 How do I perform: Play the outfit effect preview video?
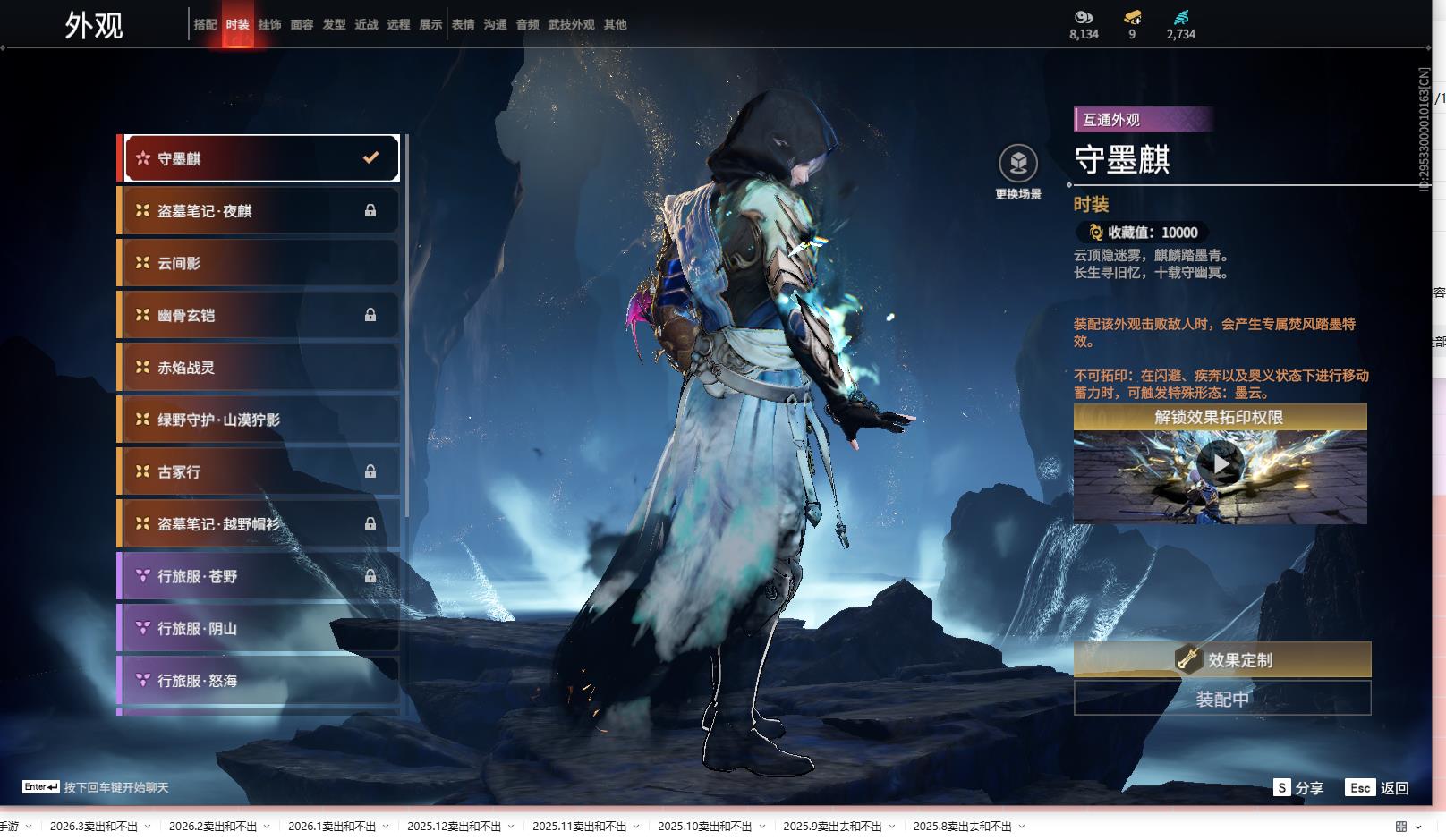click(1220, 464)
